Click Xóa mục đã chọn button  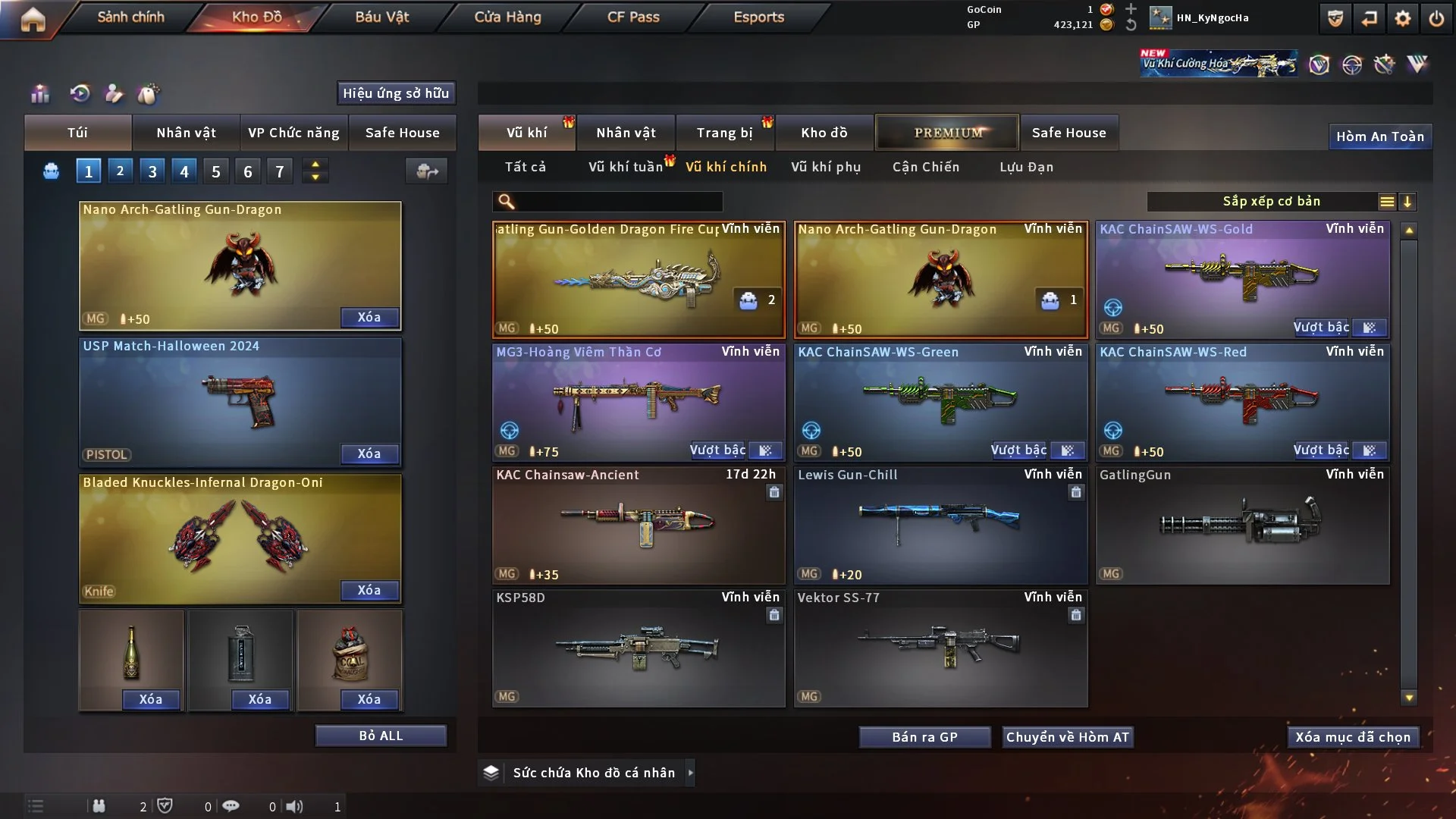tap(1353, 737)
